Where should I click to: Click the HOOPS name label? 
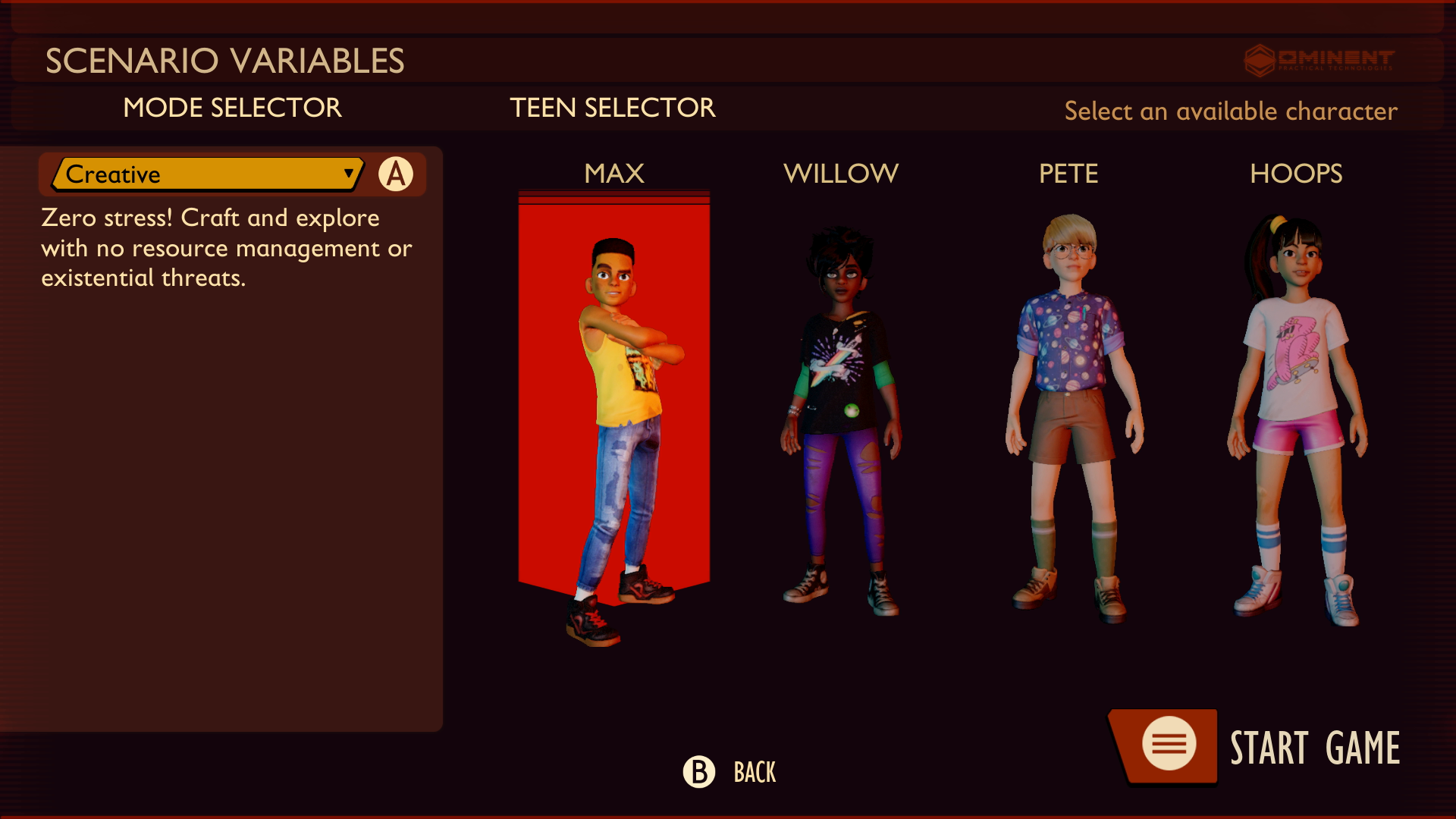1296,173
